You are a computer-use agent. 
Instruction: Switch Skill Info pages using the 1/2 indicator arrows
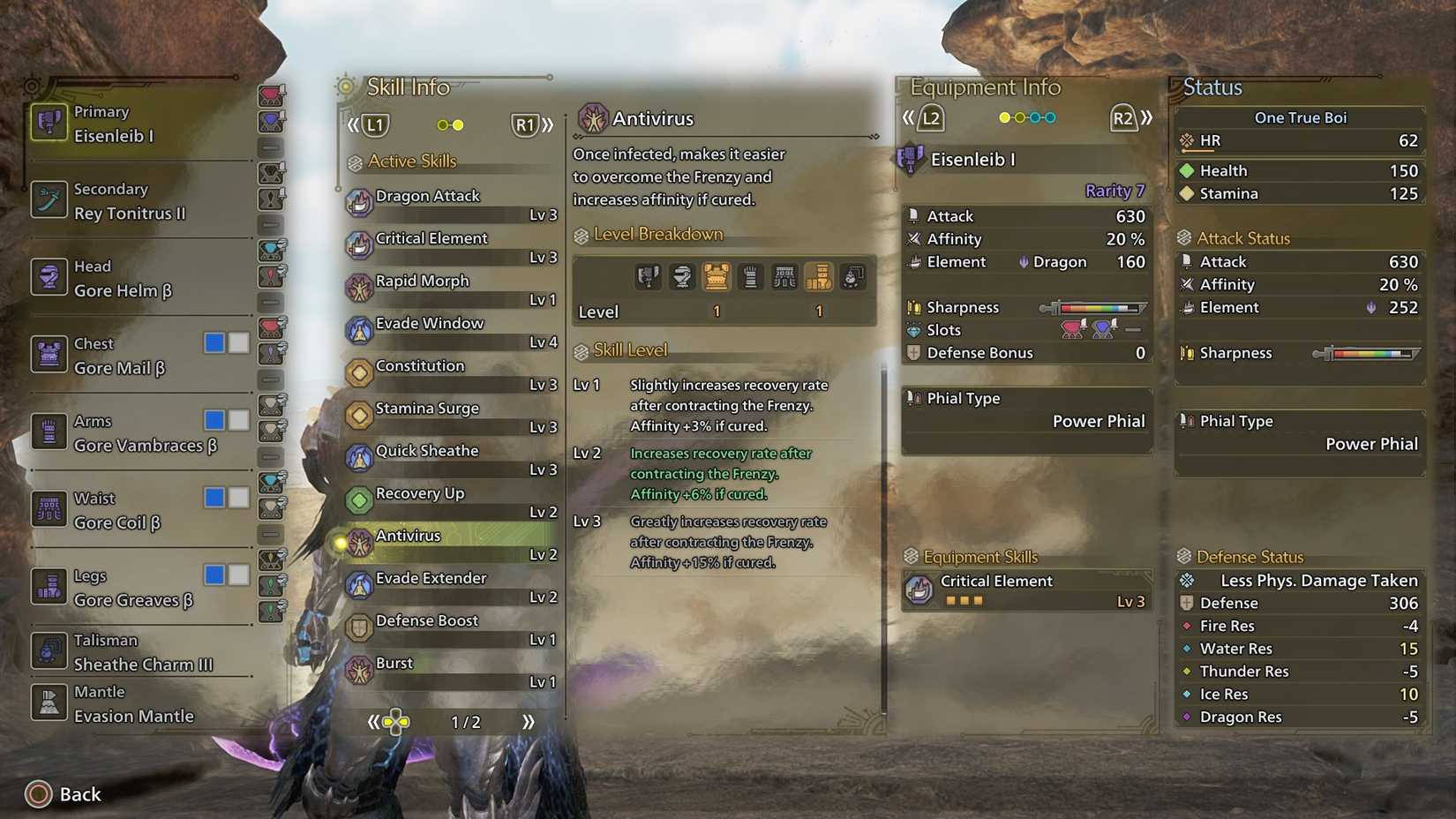[x=528, y=721]
